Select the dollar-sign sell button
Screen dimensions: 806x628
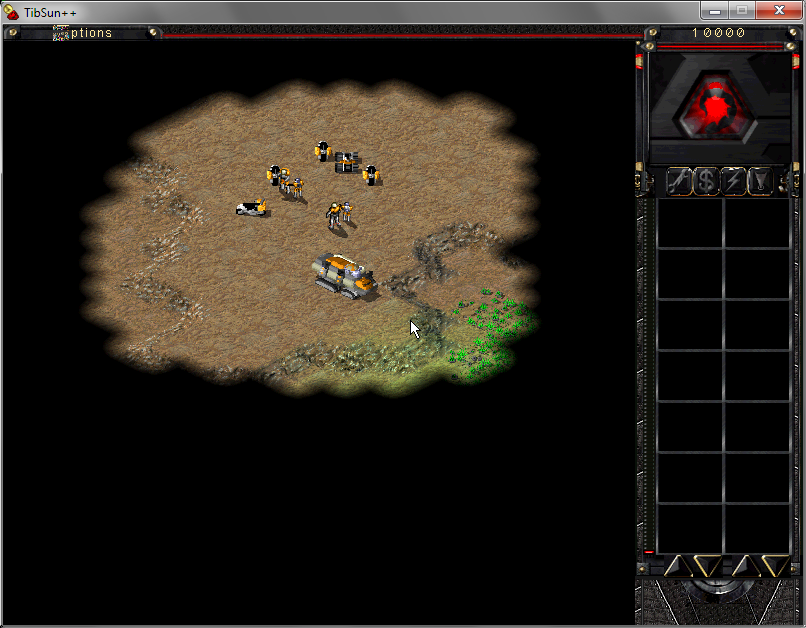coord(706,181)
